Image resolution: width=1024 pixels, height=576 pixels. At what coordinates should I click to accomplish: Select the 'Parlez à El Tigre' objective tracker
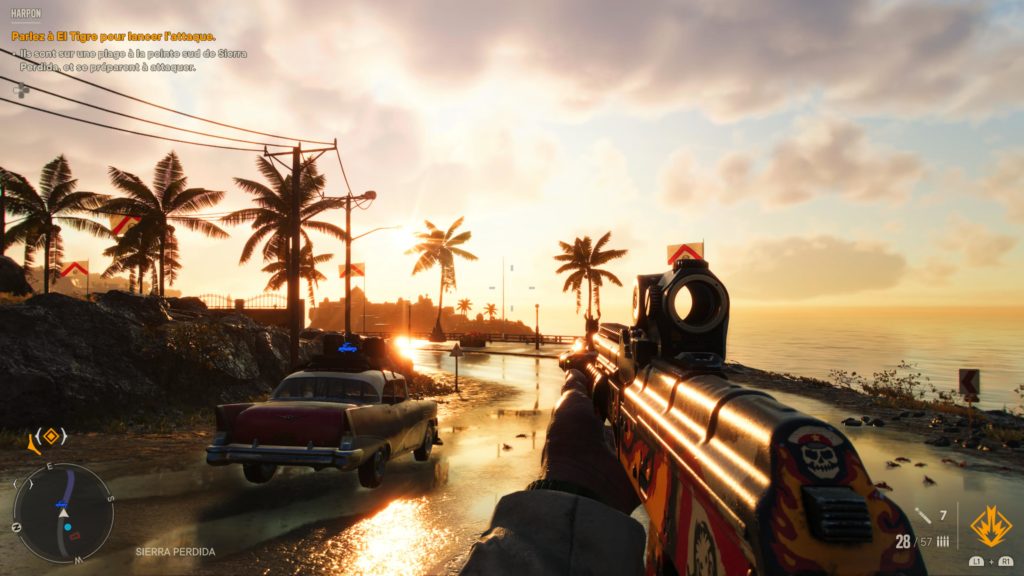click(113, 37)
